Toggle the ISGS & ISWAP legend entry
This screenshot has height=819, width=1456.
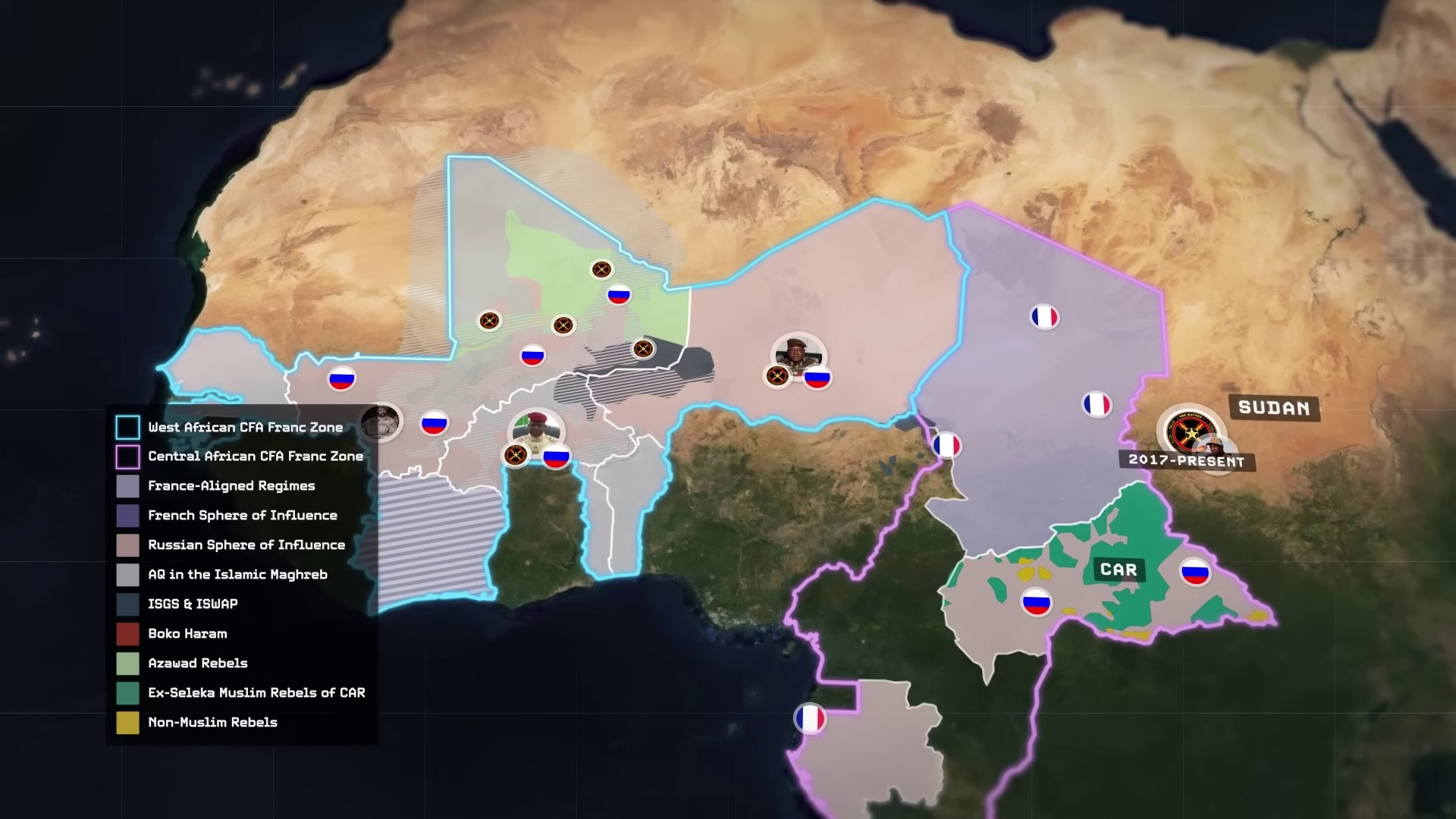pos(193,604)
